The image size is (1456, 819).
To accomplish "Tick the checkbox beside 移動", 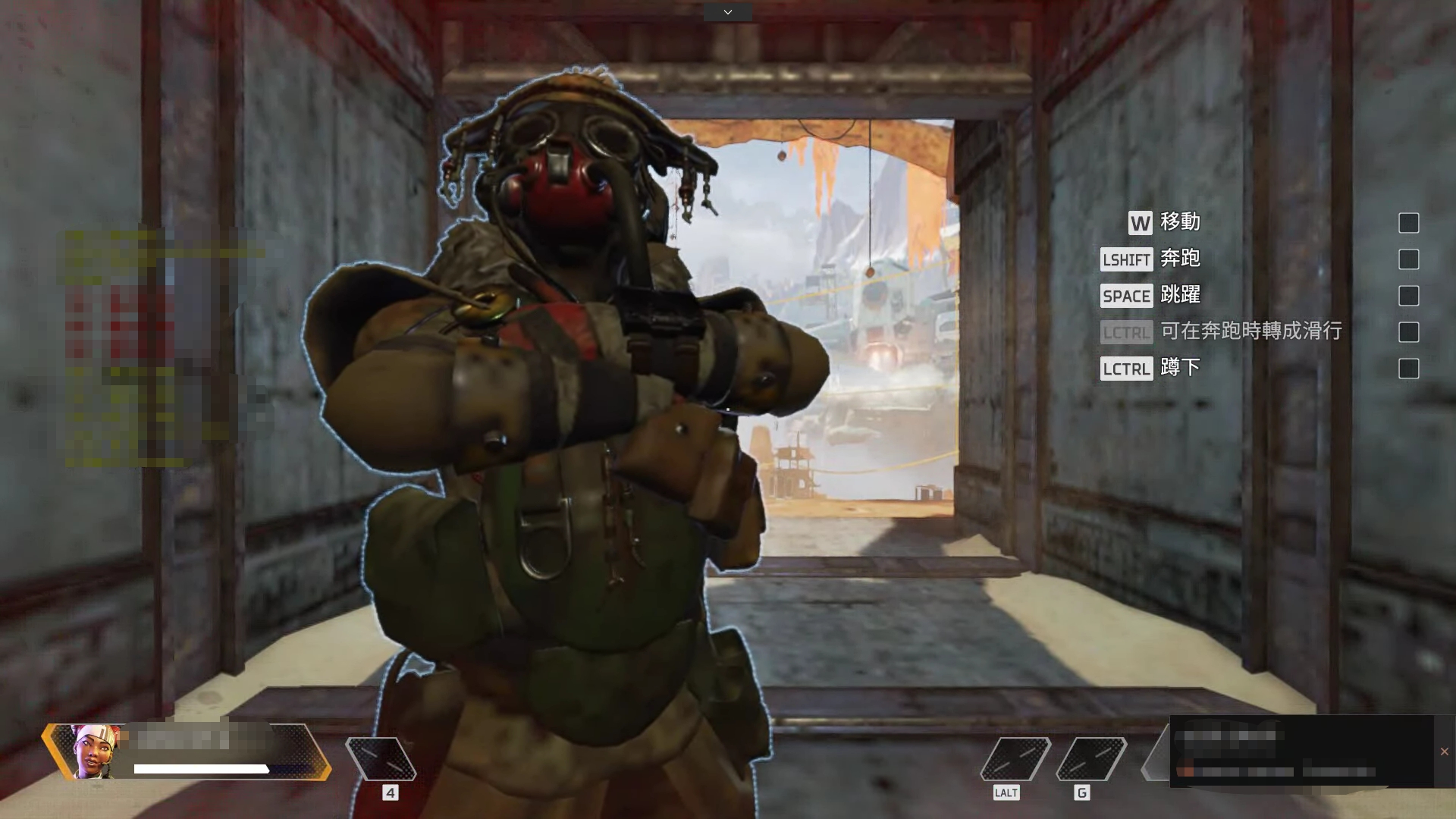I will [1408, 223].
